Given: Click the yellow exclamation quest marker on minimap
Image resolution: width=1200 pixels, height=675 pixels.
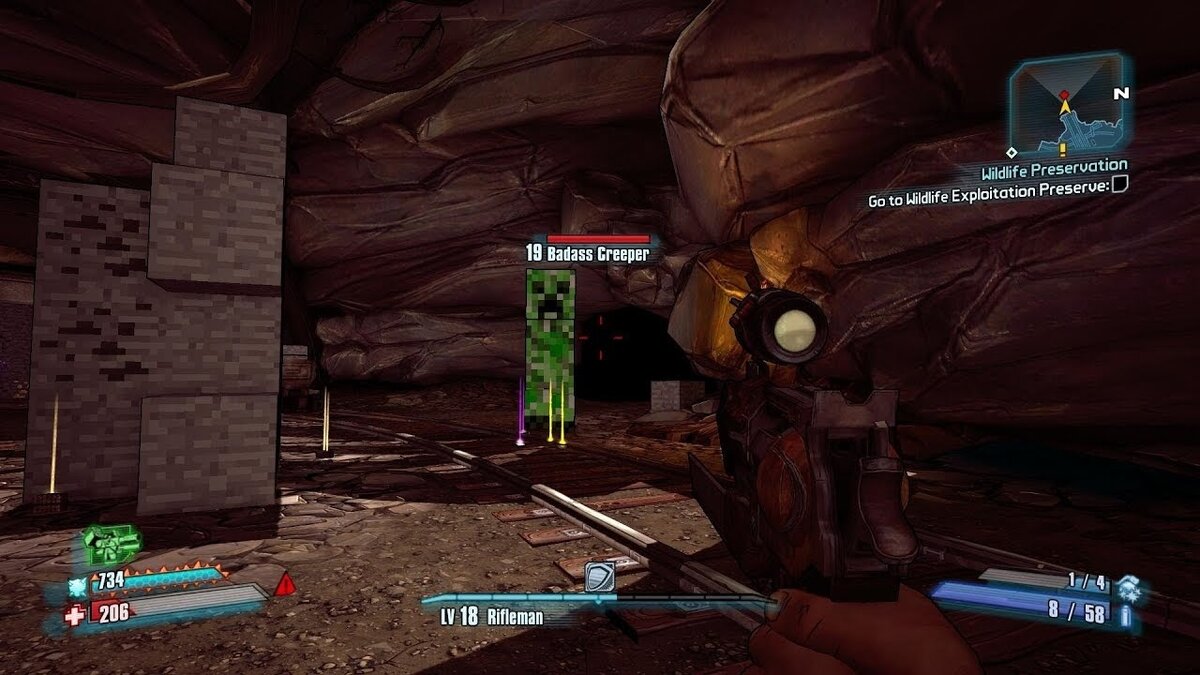Looking at the screenshot, I should pos(1064,120).
